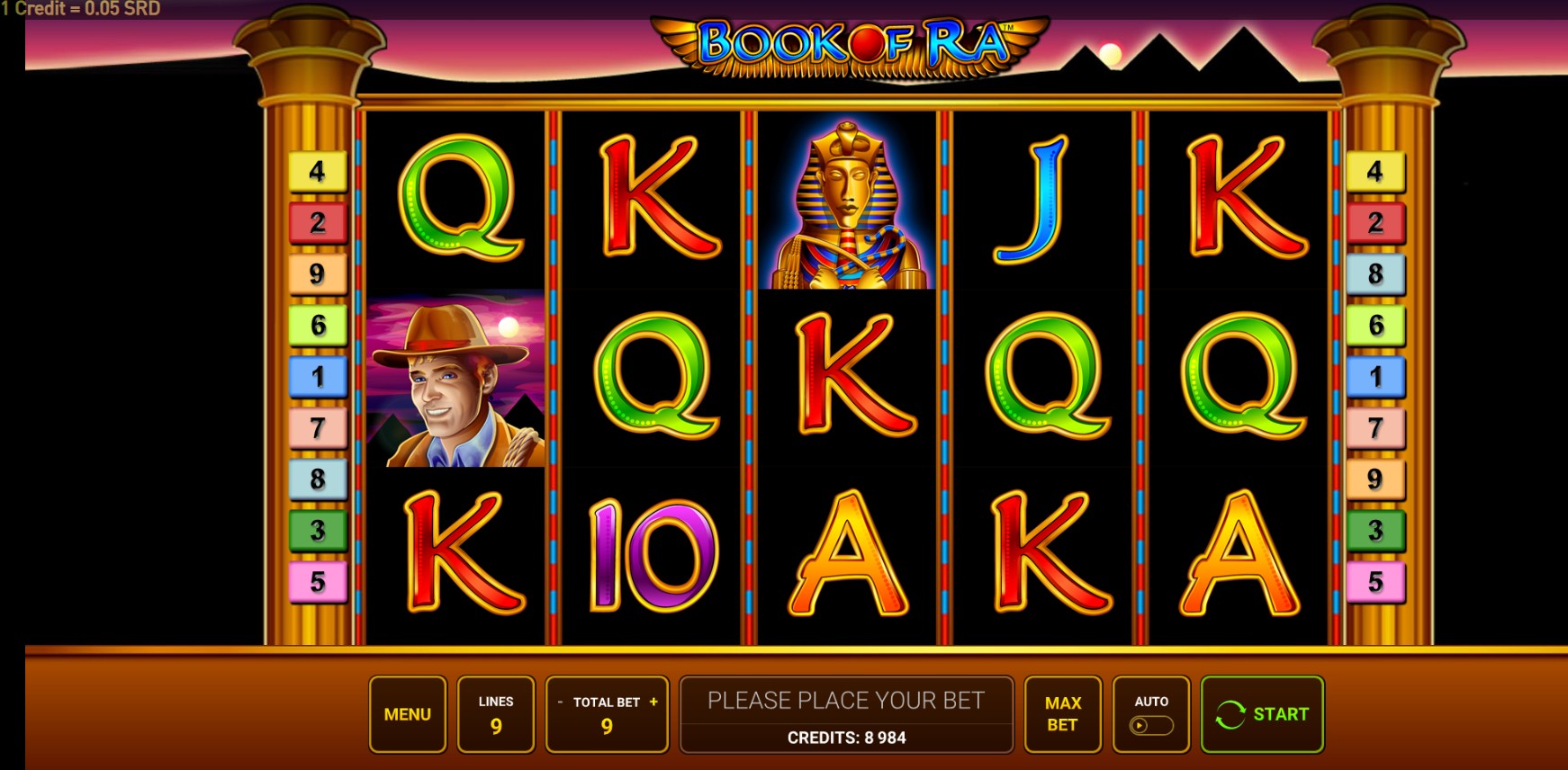Toggle payline 8 marker on right pillar
Screen dimensions: 1568x770
click(1374, 274)
